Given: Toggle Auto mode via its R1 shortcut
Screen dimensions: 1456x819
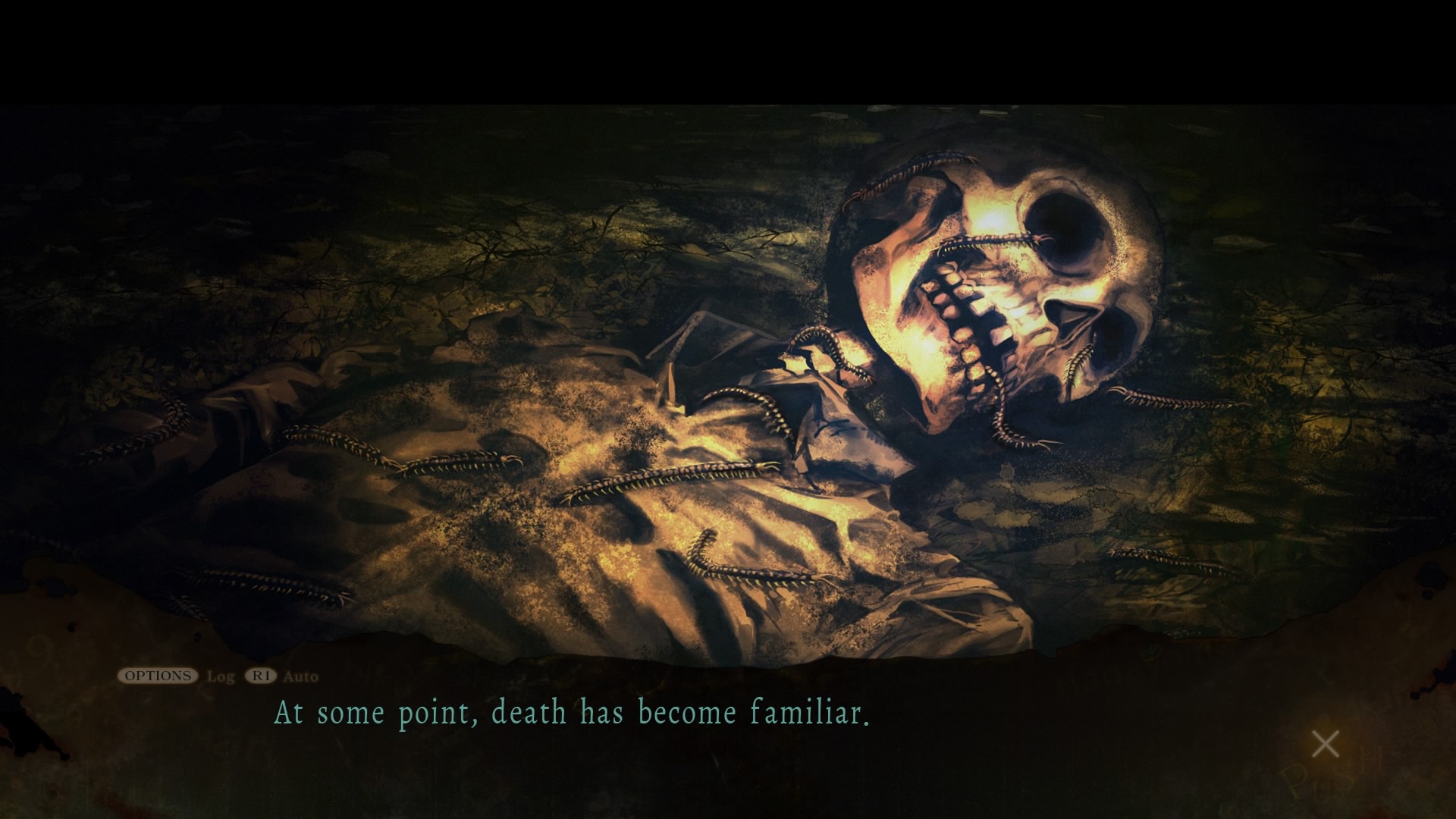Looking at the screenshot, I should click(x=261, y=677).
